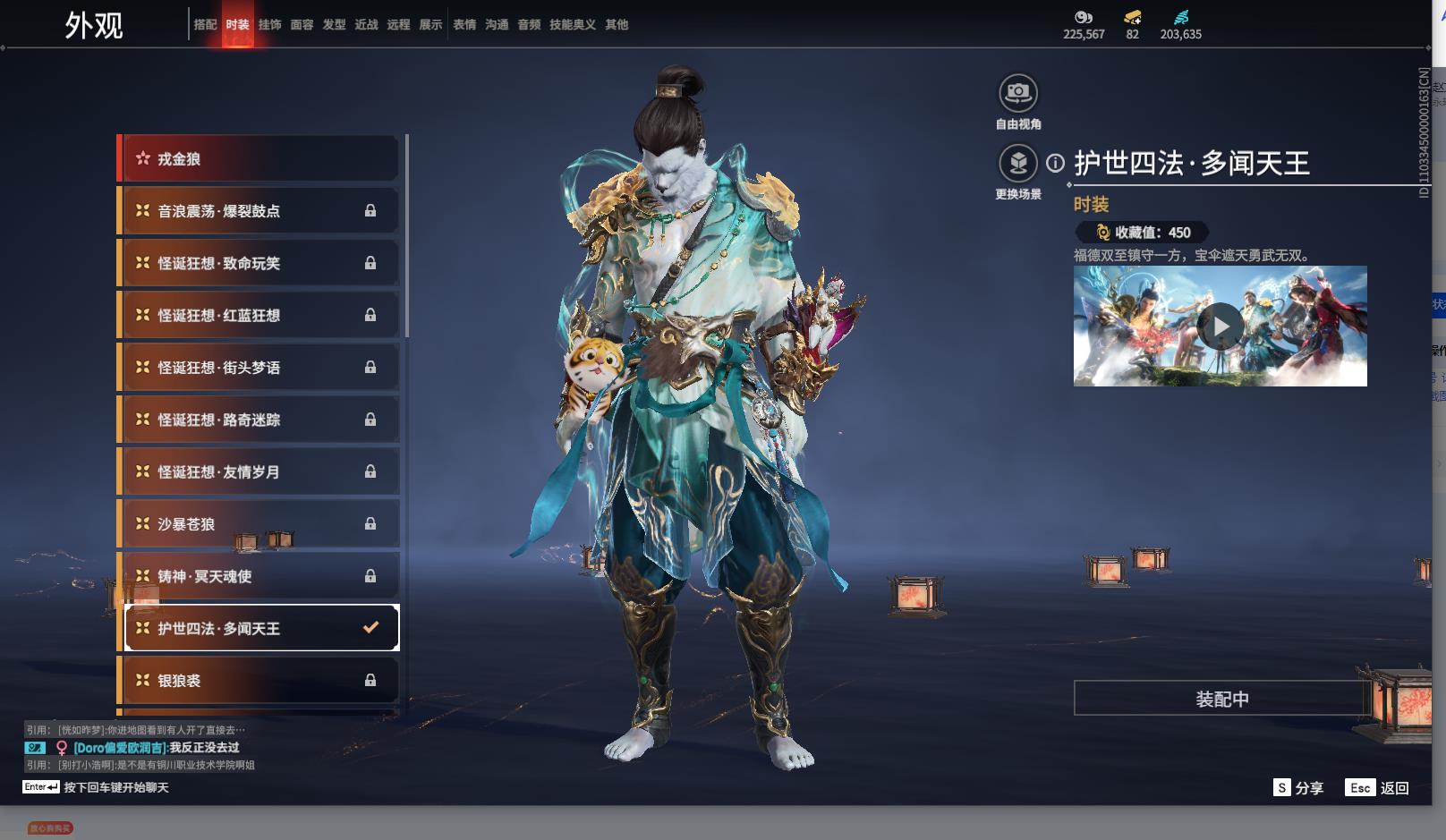This screenshot has height=840, width=1446.
Task: Play the outfit preview video
Action: (1221, 327)
